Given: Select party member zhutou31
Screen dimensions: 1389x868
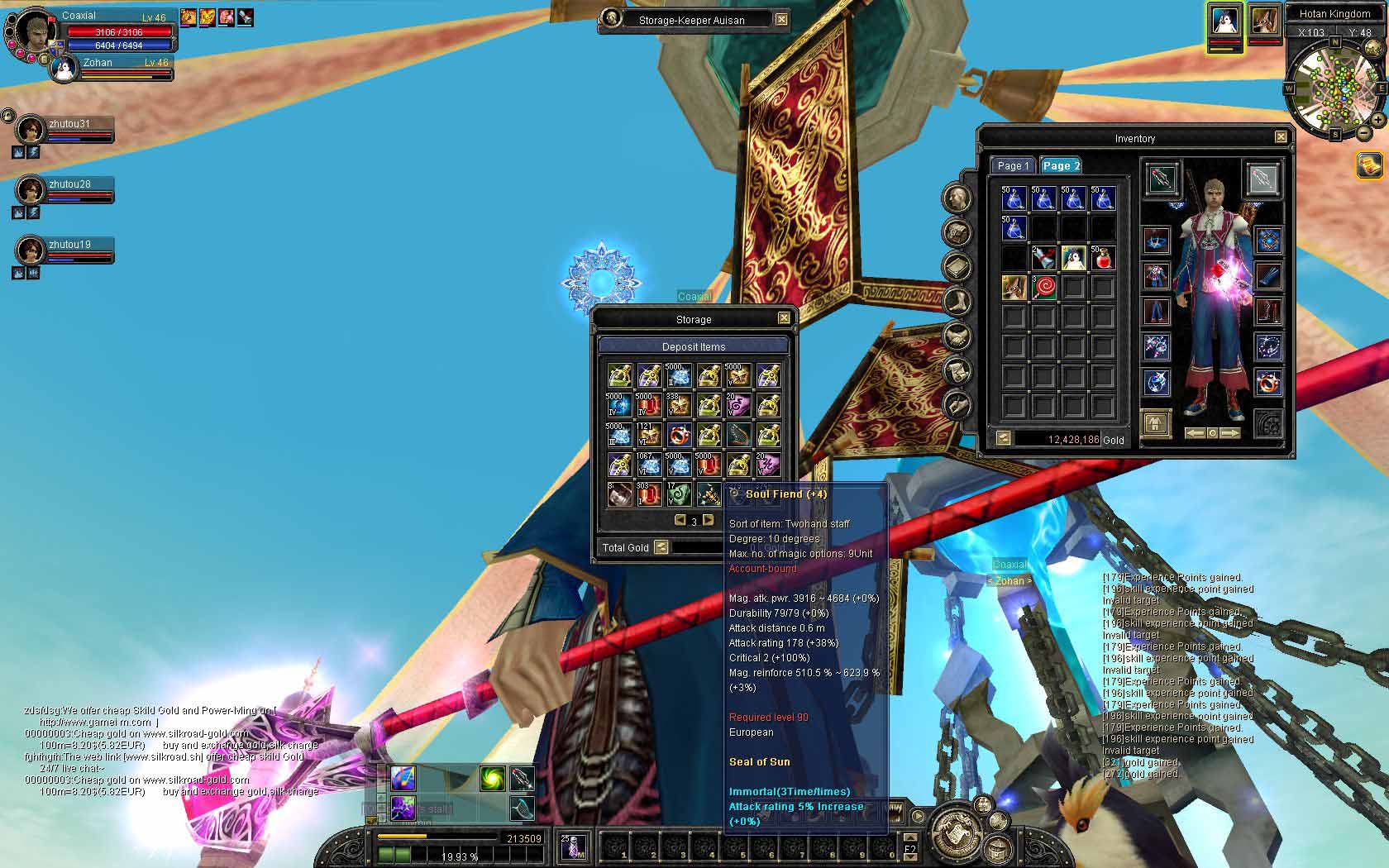Looking at the screenshot, I should click(x=33, y=129).
